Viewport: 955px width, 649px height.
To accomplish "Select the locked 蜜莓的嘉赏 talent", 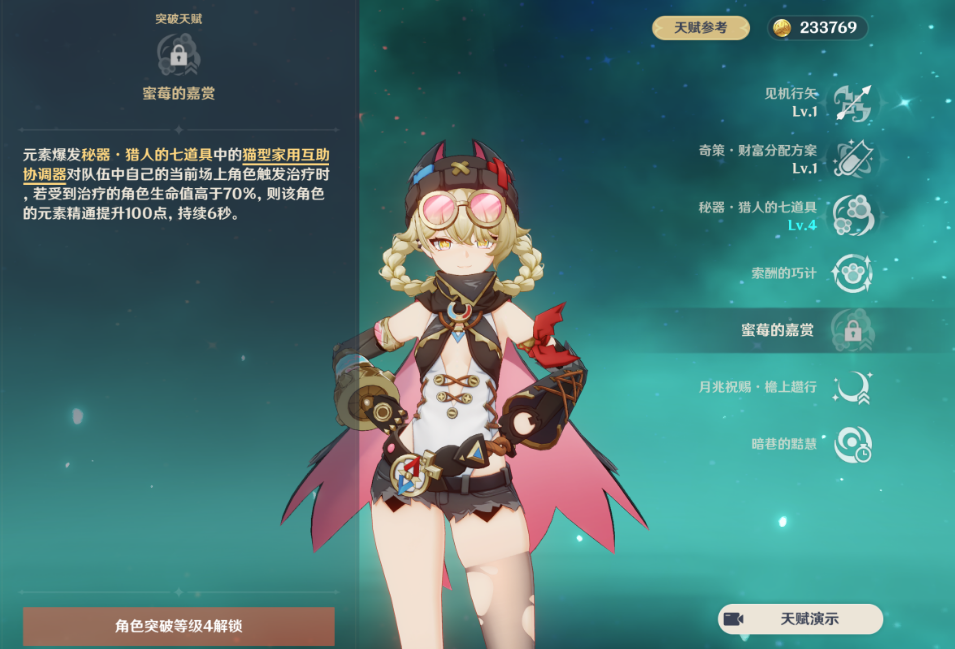I will (x=852, y=330).
